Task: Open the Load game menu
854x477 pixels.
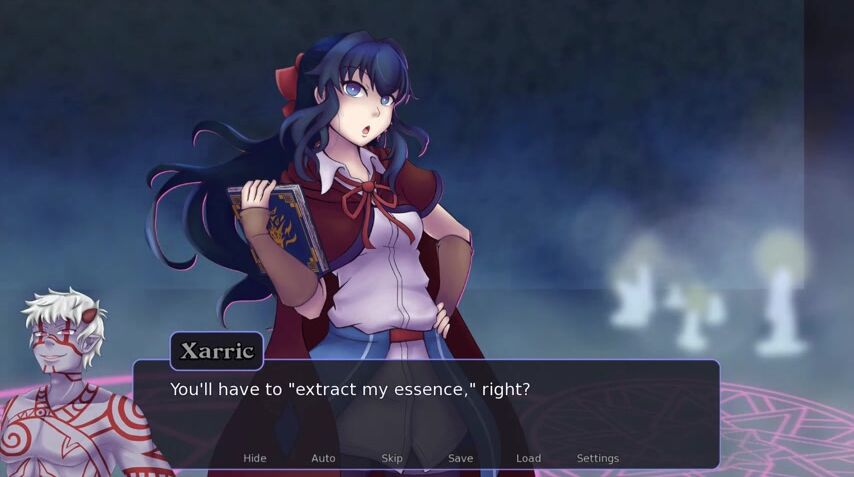Action: point(528,458)
